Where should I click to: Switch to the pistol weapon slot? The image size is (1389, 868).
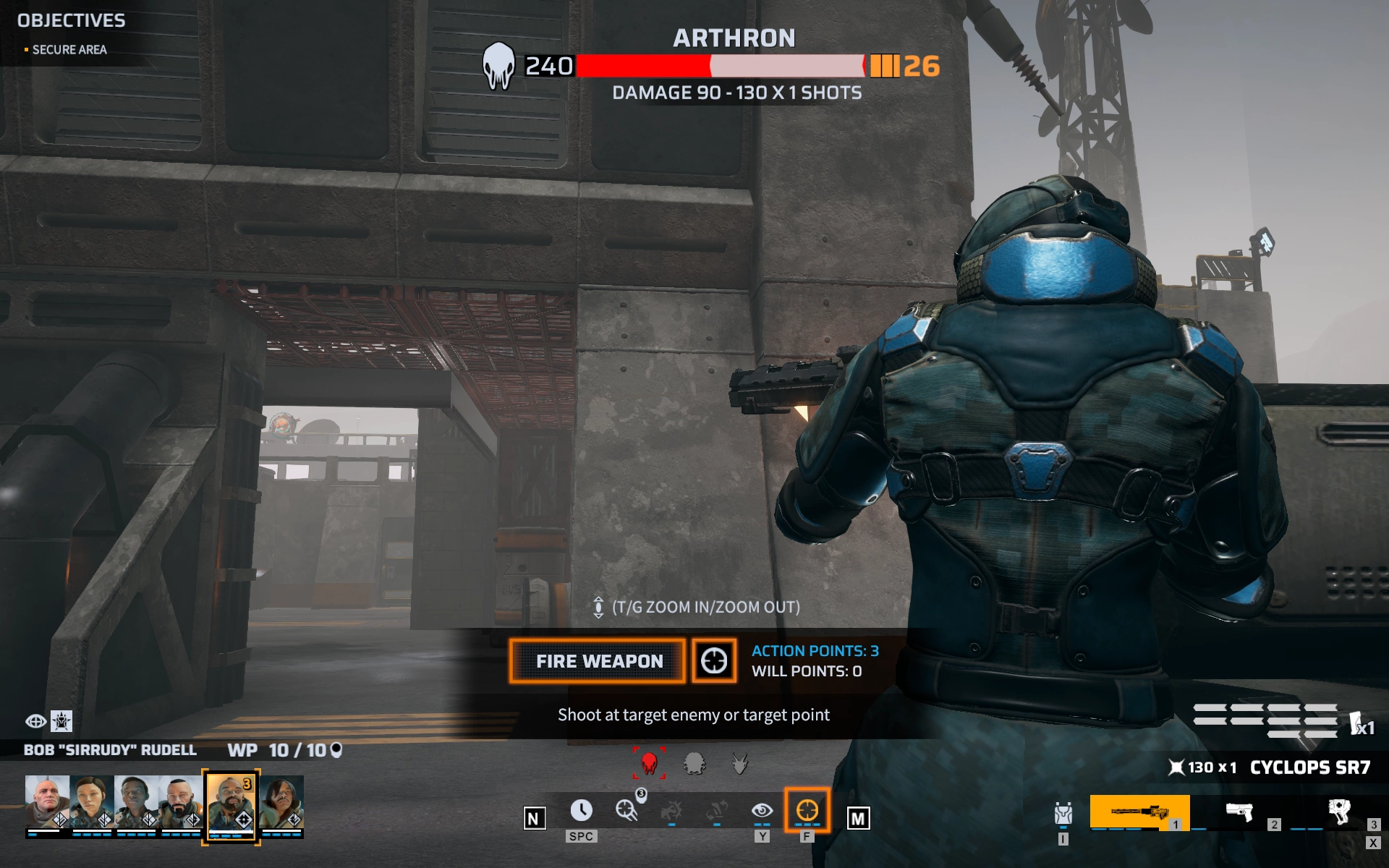click(x=1239, y=812)
